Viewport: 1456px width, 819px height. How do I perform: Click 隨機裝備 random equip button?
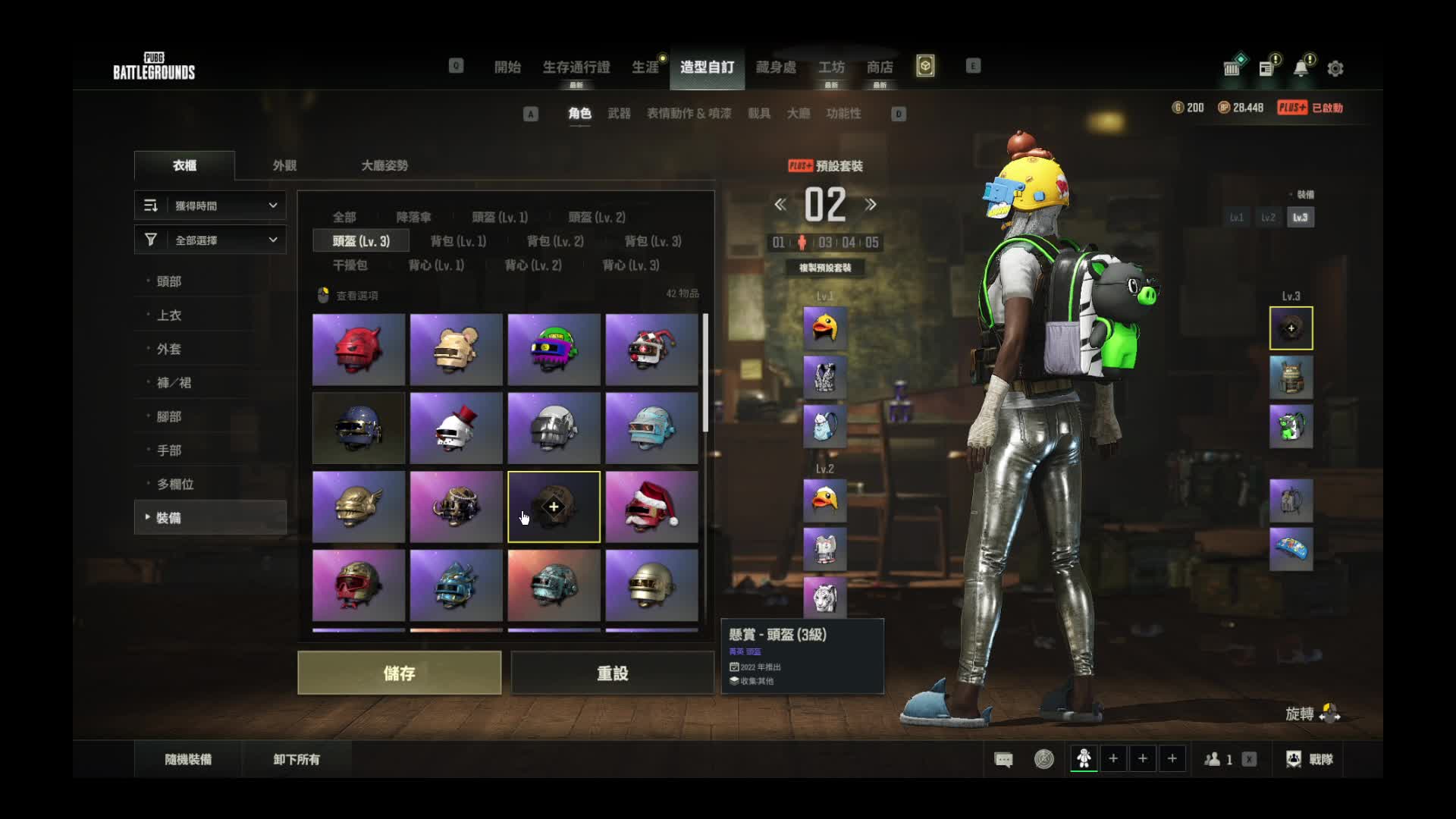tap(188, 759)
